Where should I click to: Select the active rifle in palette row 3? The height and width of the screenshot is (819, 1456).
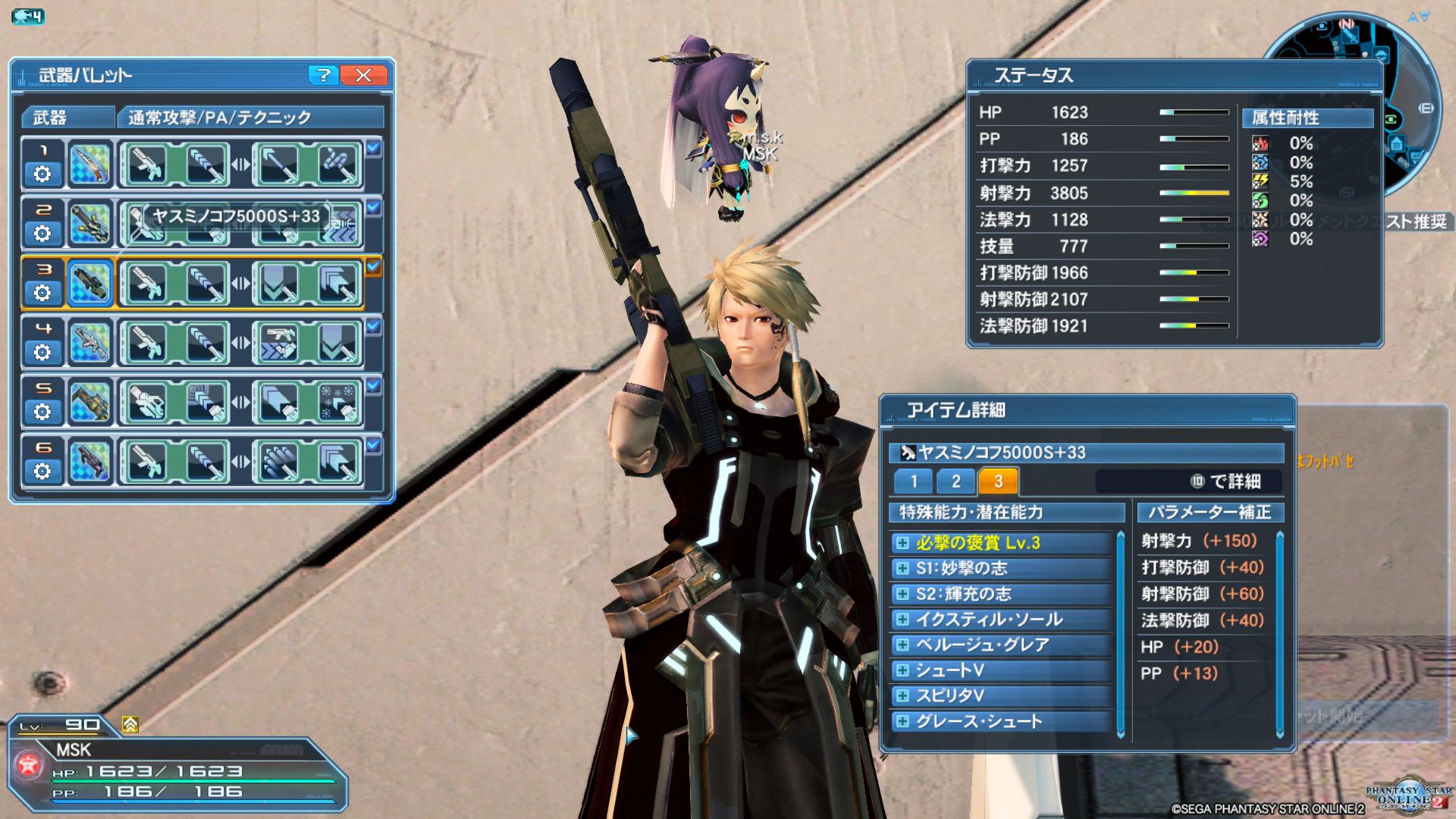pos(89,284)
